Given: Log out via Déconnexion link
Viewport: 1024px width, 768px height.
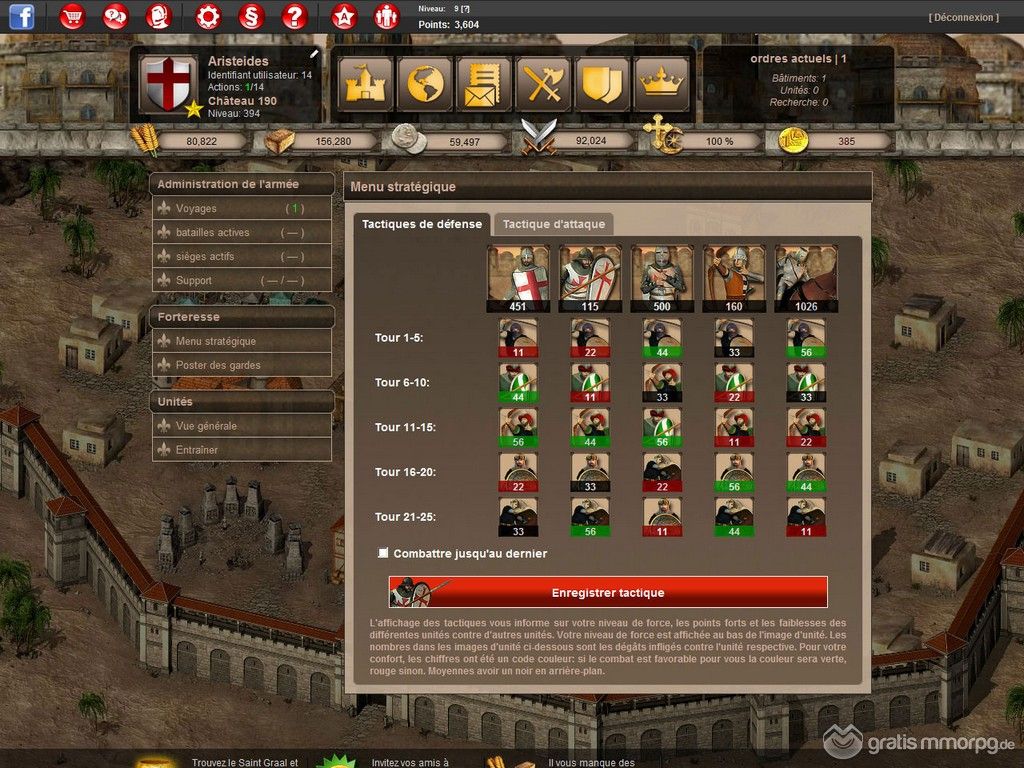Looking at the screenshot, I should [x=963, y=18].
